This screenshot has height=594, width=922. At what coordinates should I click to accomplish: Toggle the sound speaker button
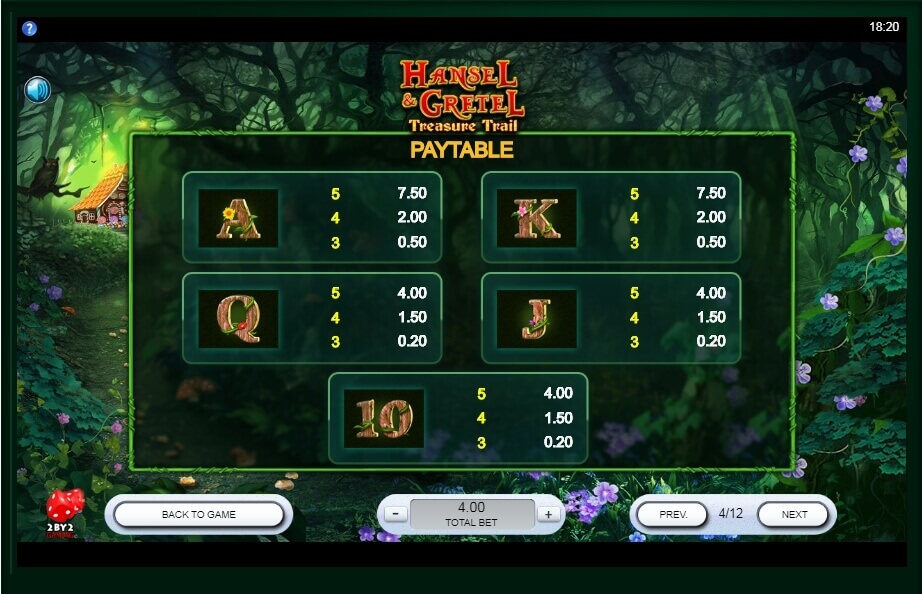pyautogui.click(x=38, y=91)
